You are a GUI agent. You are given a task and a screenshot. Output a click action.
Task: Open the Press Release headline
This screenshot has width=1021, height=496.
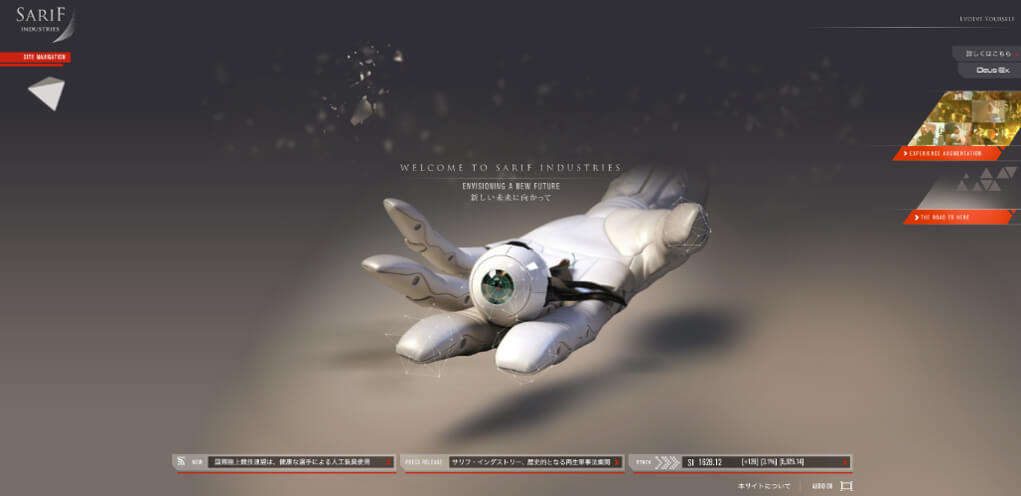coord(531,462)
